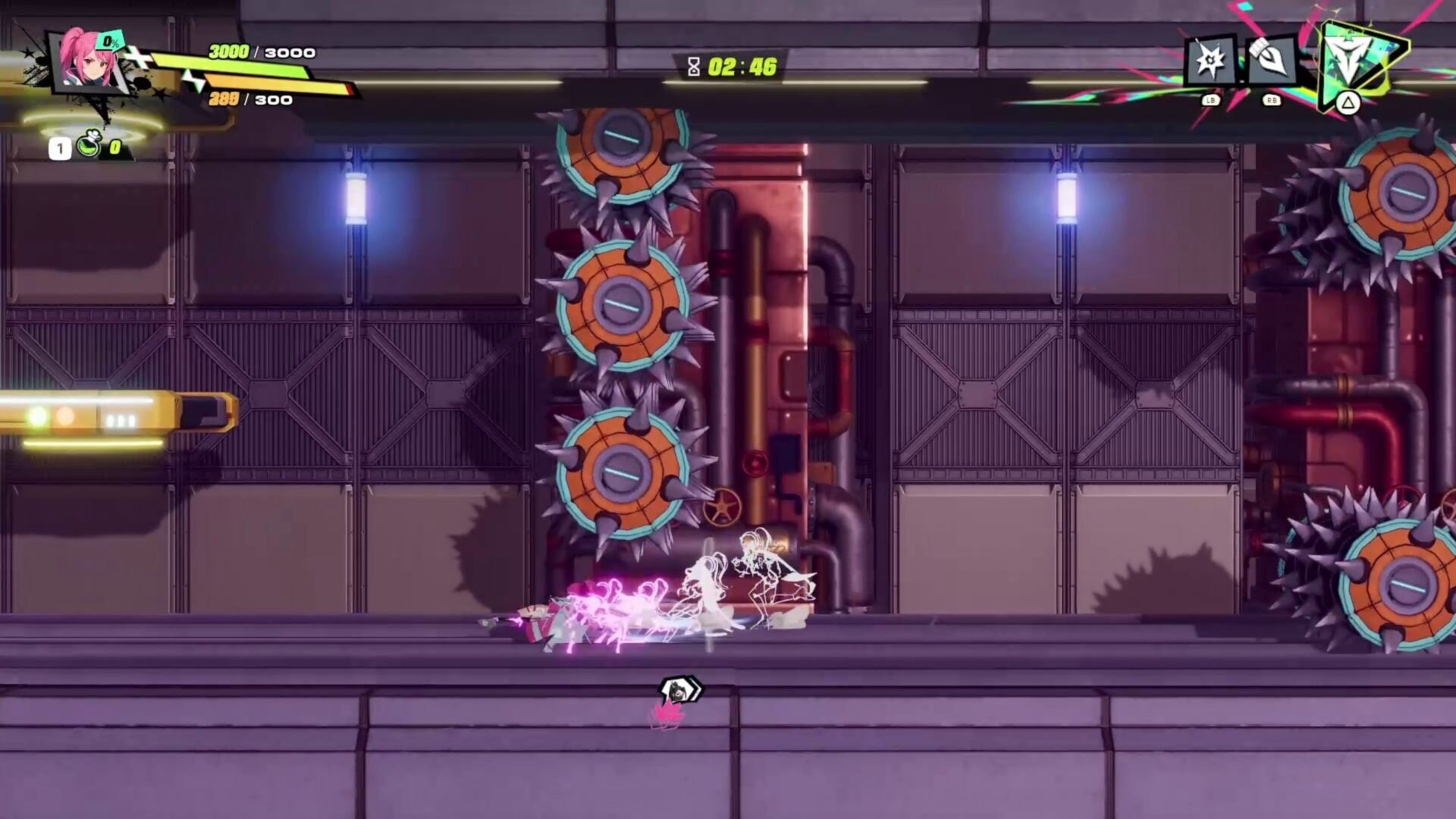Trigger the green triangular ultimate ability

coord(1357,62)
